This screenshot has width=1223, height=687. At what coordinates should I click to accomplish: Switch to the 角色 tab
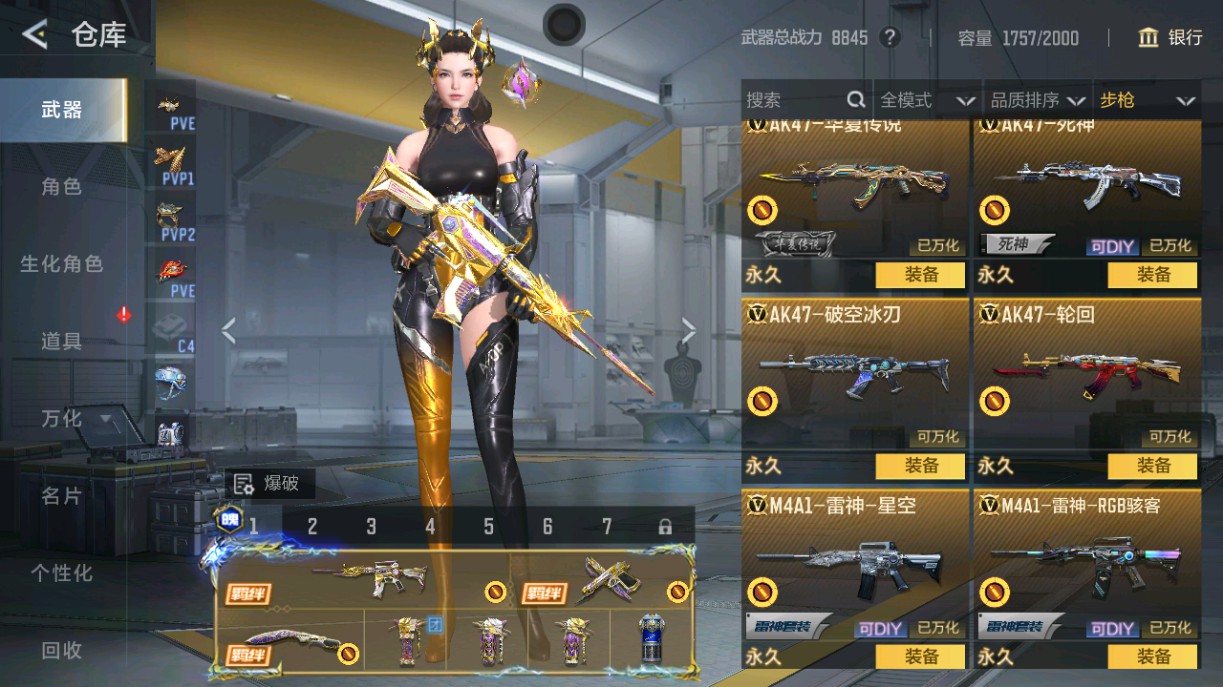point(62,187)
